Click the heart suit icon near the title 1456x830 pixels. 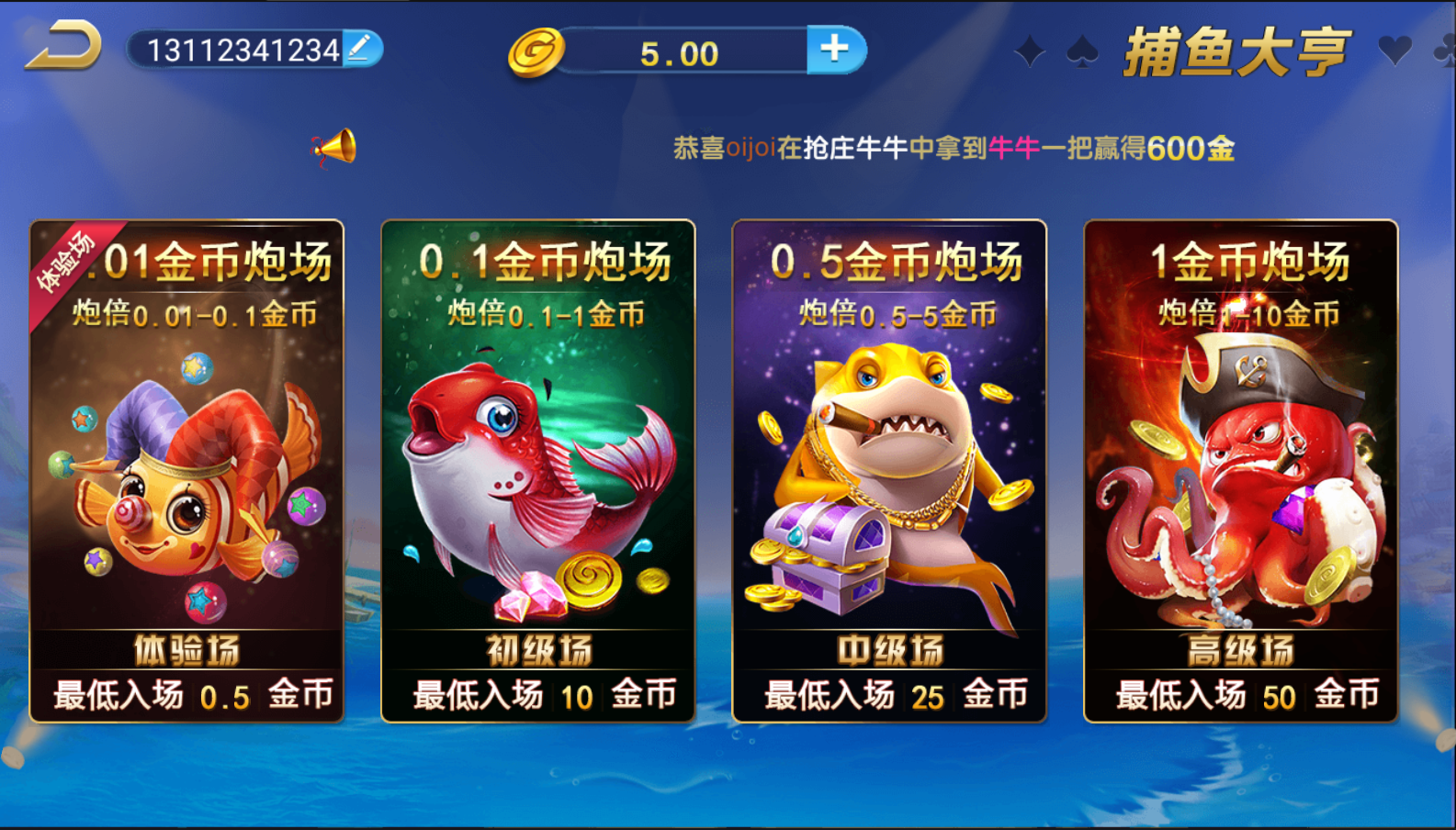1394,50
